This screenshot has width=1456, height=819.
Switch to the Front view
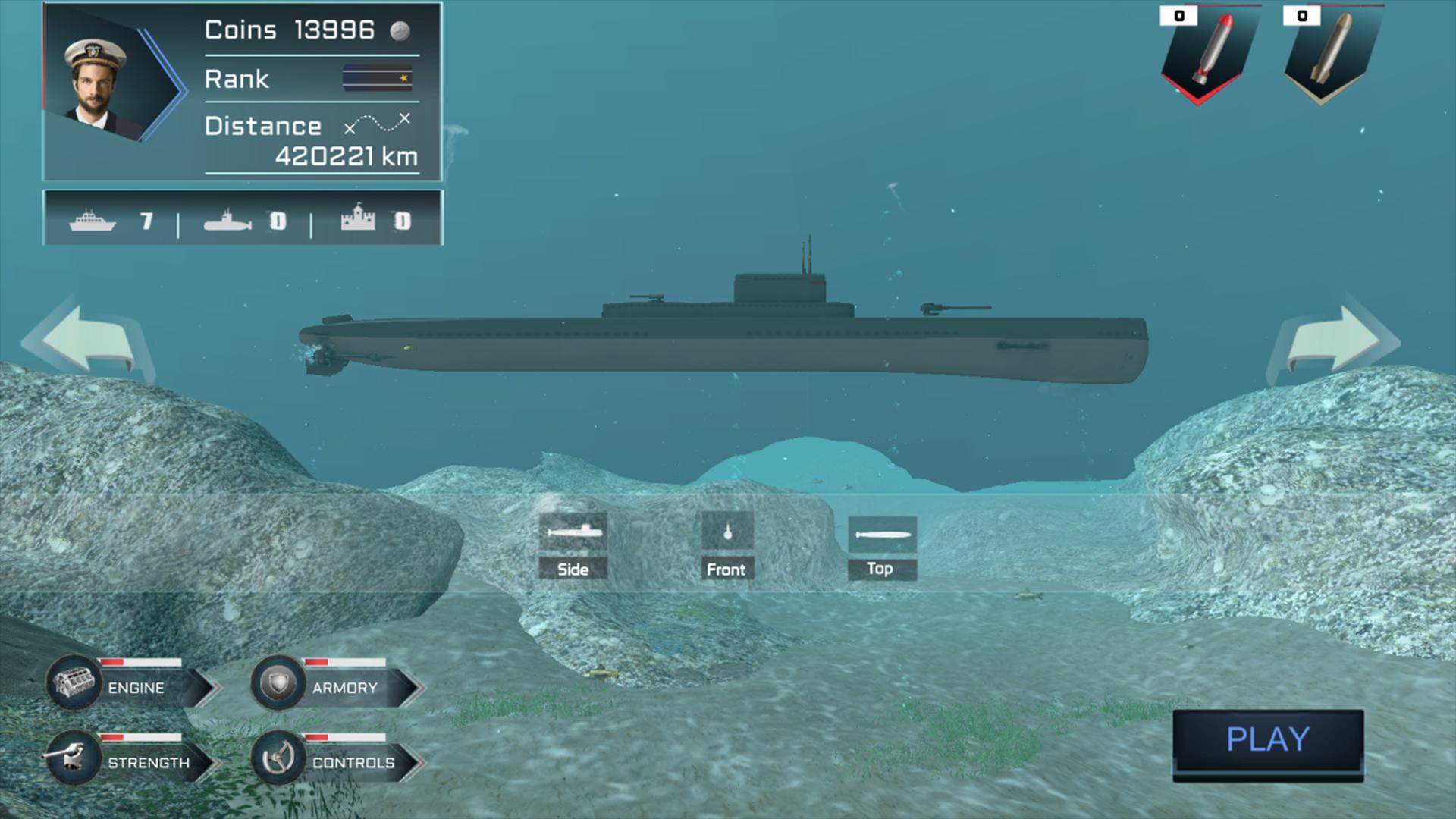pyautogui.click(x=726, y=546)
